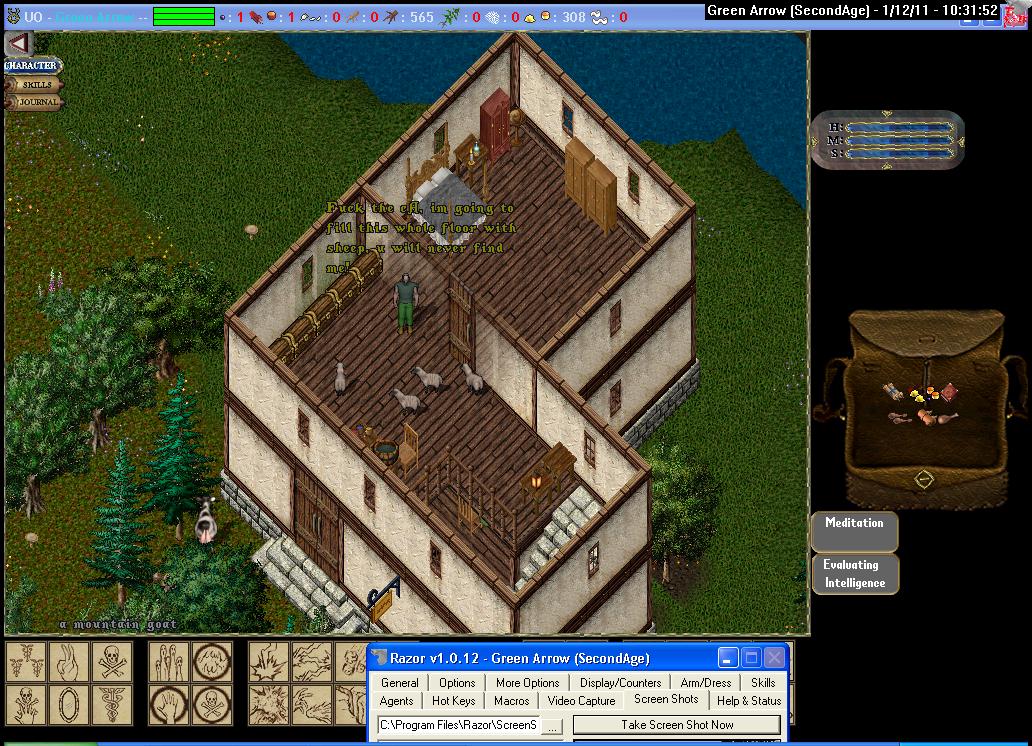Image resolution: width=1032 pixels, height=746 pixels.
Task: Switch to Razor's Macros tab
Action: tap(511, 701)
